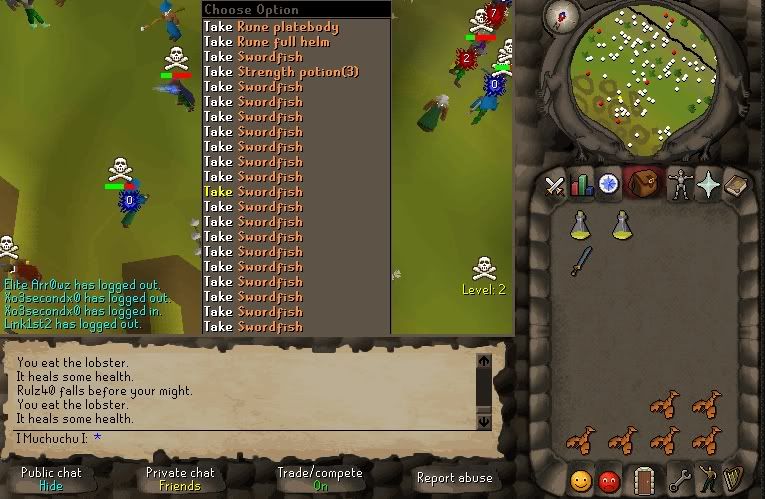The width and height of the screenshot is (765, 499).
Task: Open the combat styles tab
Action: tap(556, 185)
